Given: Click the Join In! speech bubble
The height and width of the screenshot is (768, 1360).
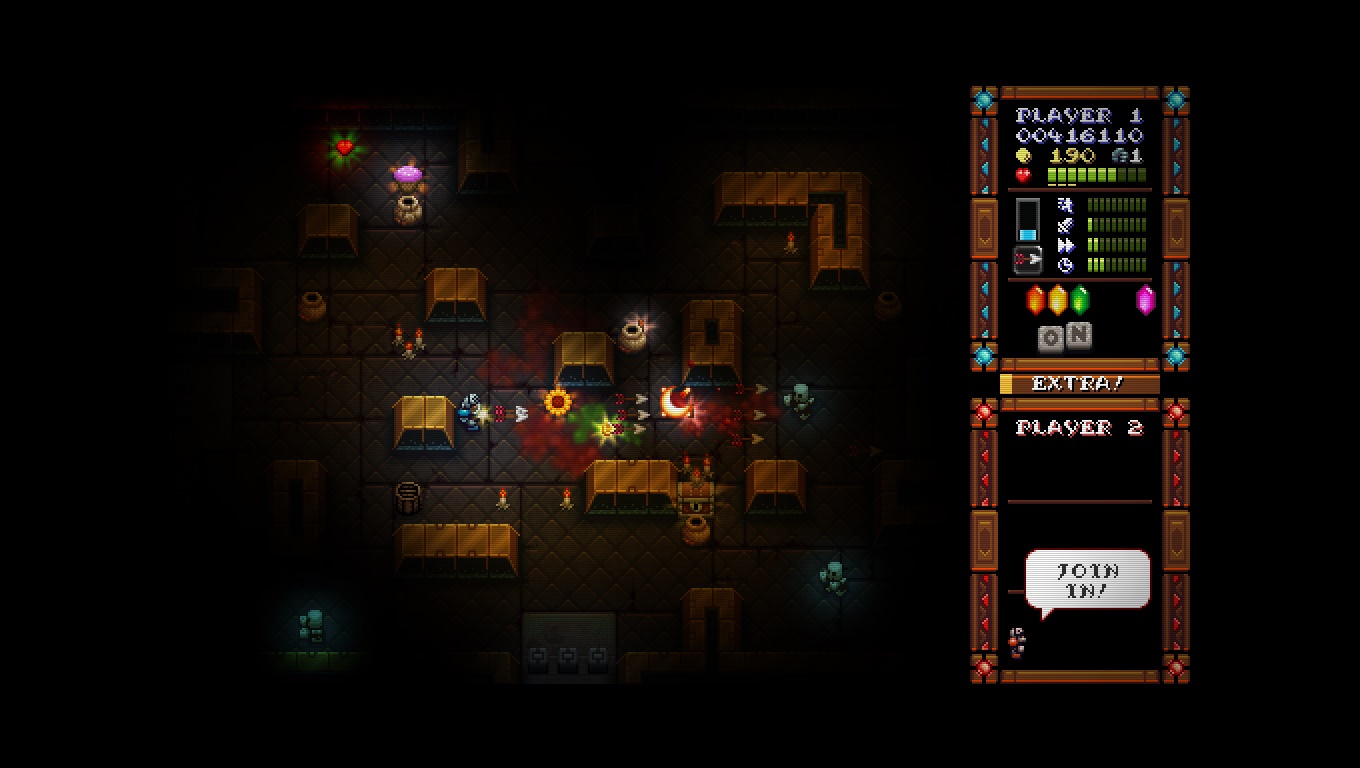Looking at the screenshot, I should (x=1087, y=579).
